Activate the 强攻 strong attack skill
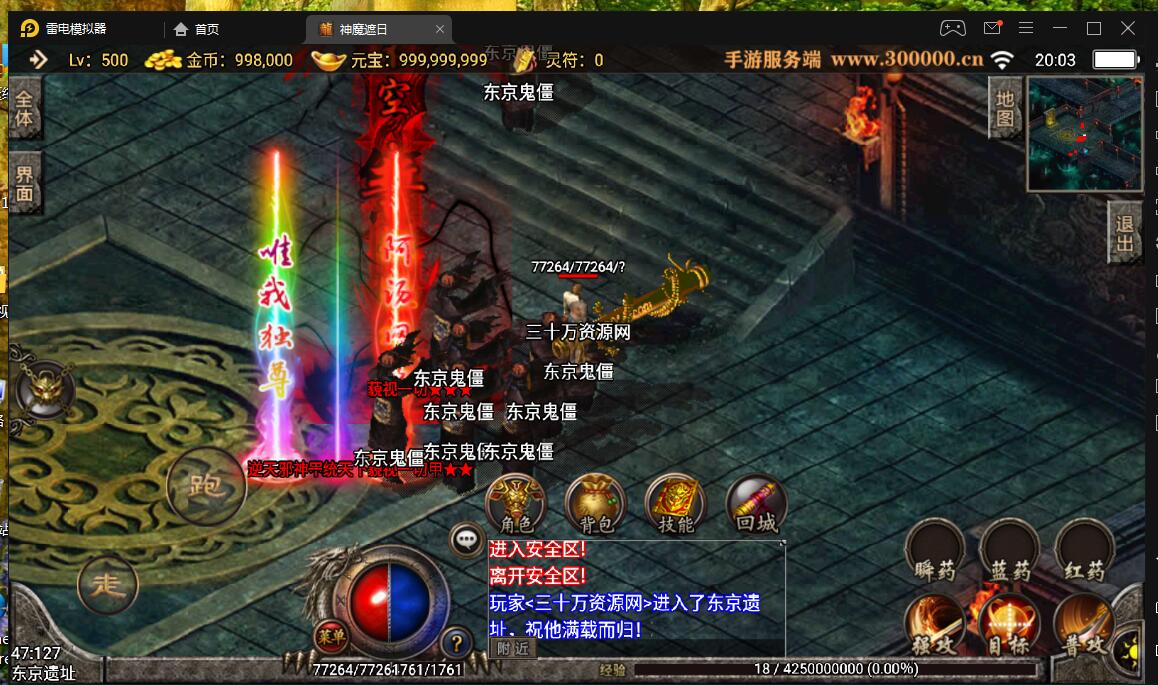The width and height of the screenshot is (1158, 685). [x=935, y=627]
